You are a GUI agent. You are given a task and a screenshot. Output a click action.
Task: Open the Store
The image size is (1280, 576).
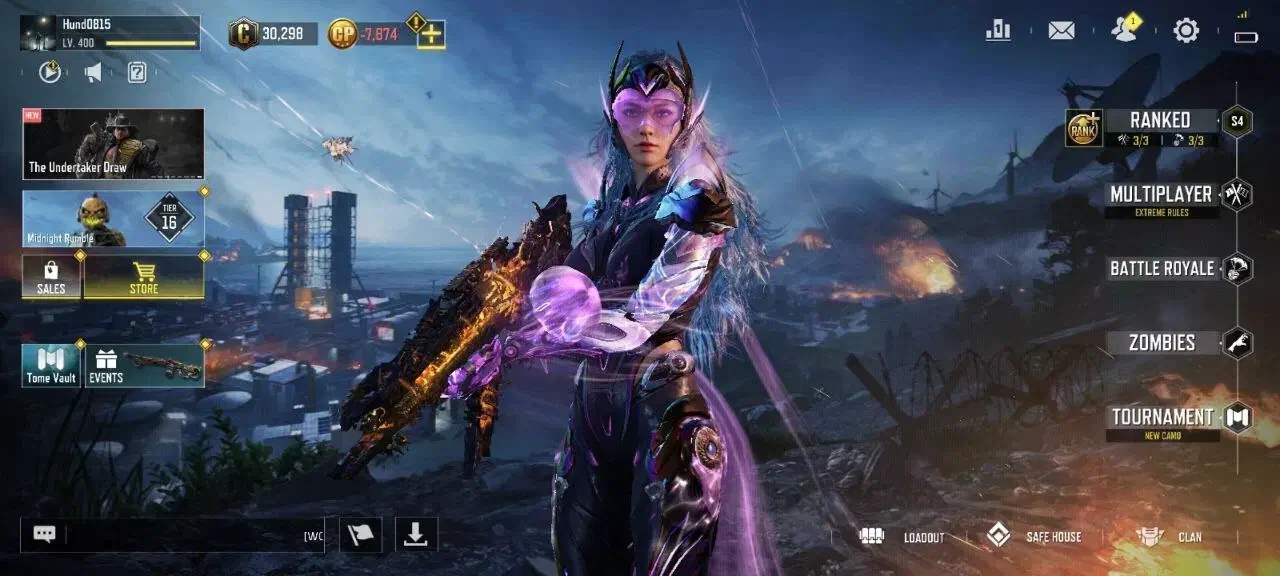144,276
